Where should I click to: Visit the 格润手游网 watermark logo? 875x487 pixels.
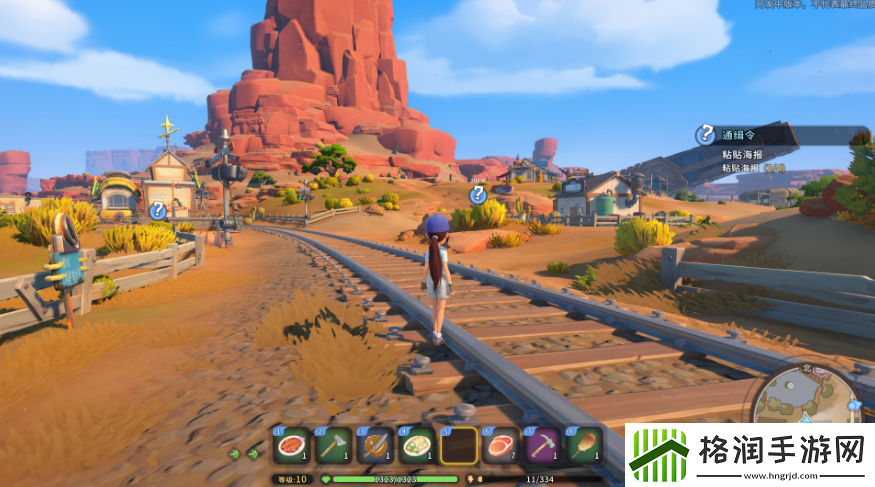(x=750, y=455)
